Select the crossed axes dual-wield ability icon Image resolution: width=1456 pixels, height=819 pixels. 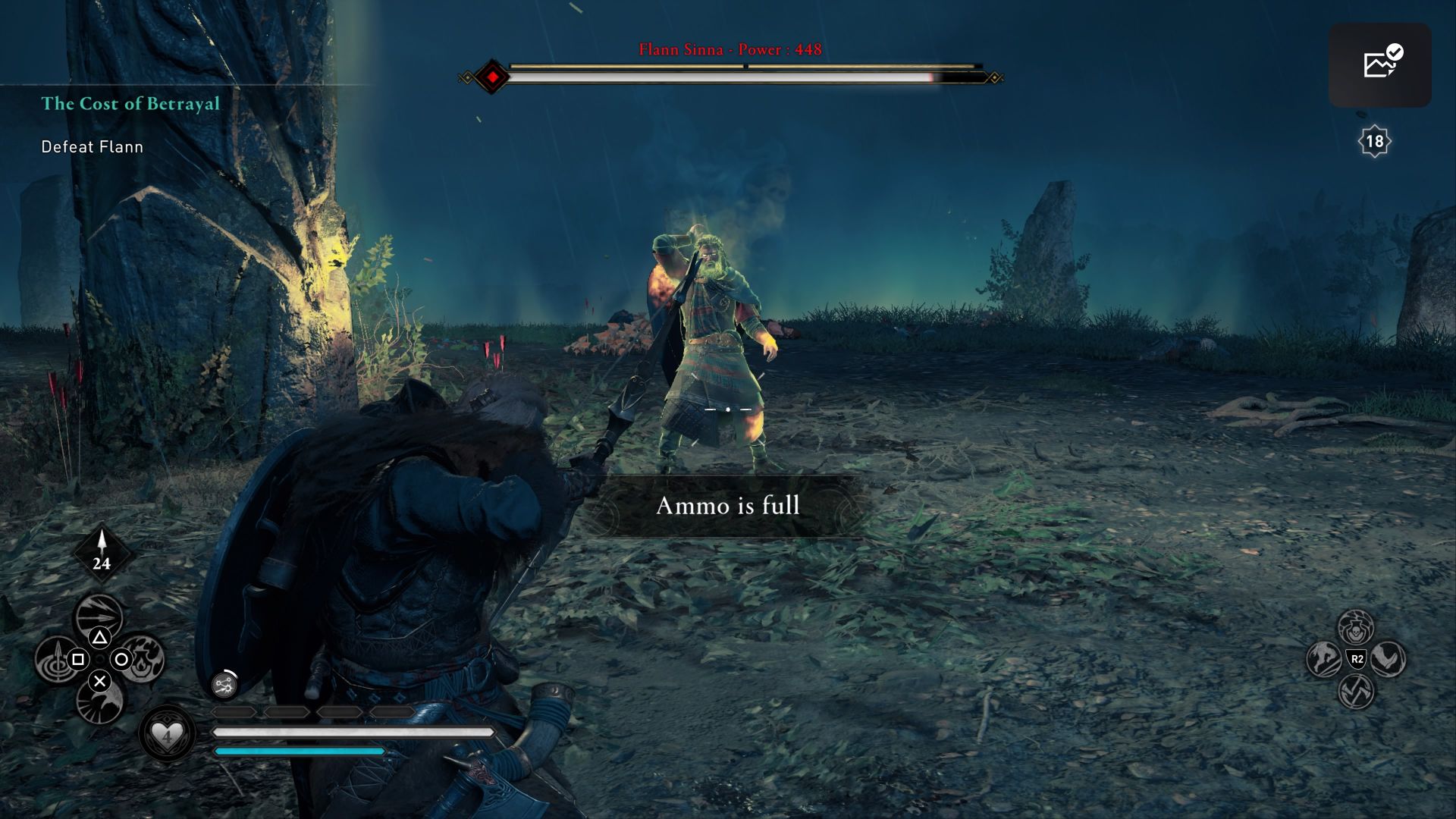[x=1357, y=691]
